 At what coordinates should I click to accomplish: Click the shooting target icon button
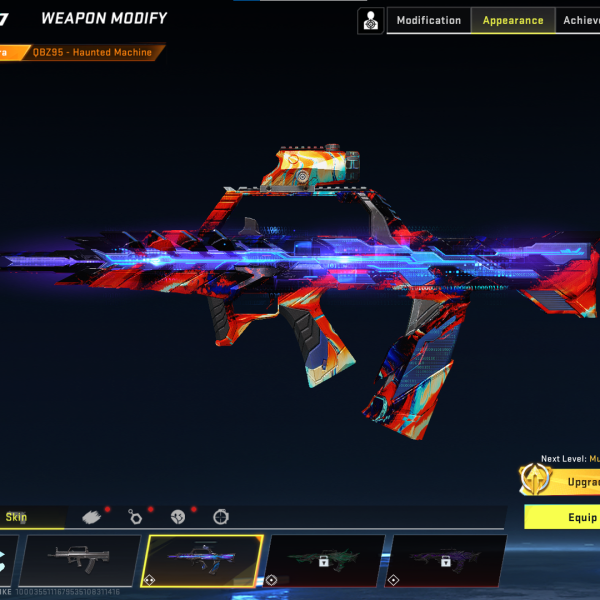(x=371, y=20)
